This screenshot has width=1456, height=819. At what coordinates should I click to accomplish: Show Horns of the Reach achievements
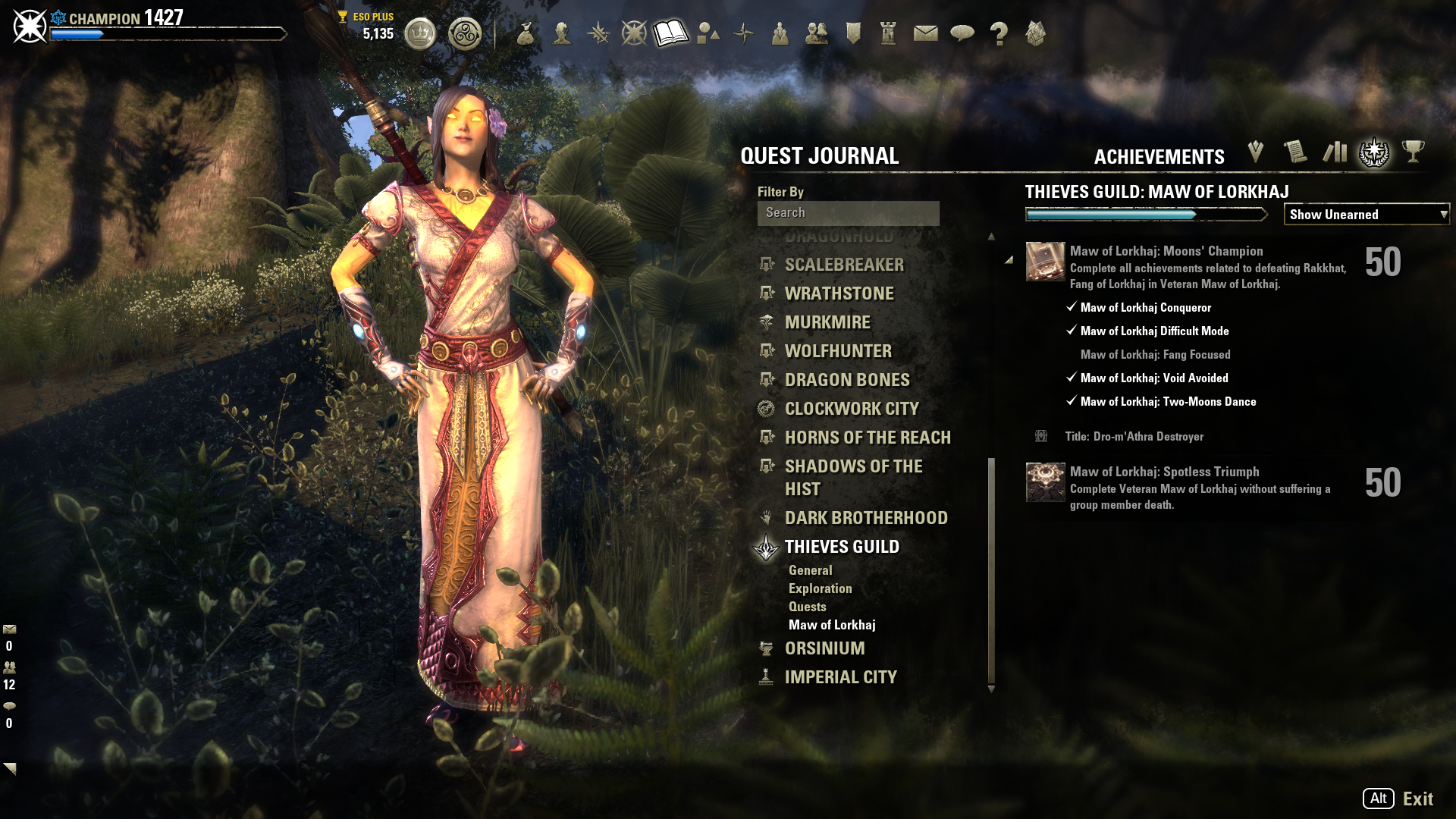tap(868, 438)
